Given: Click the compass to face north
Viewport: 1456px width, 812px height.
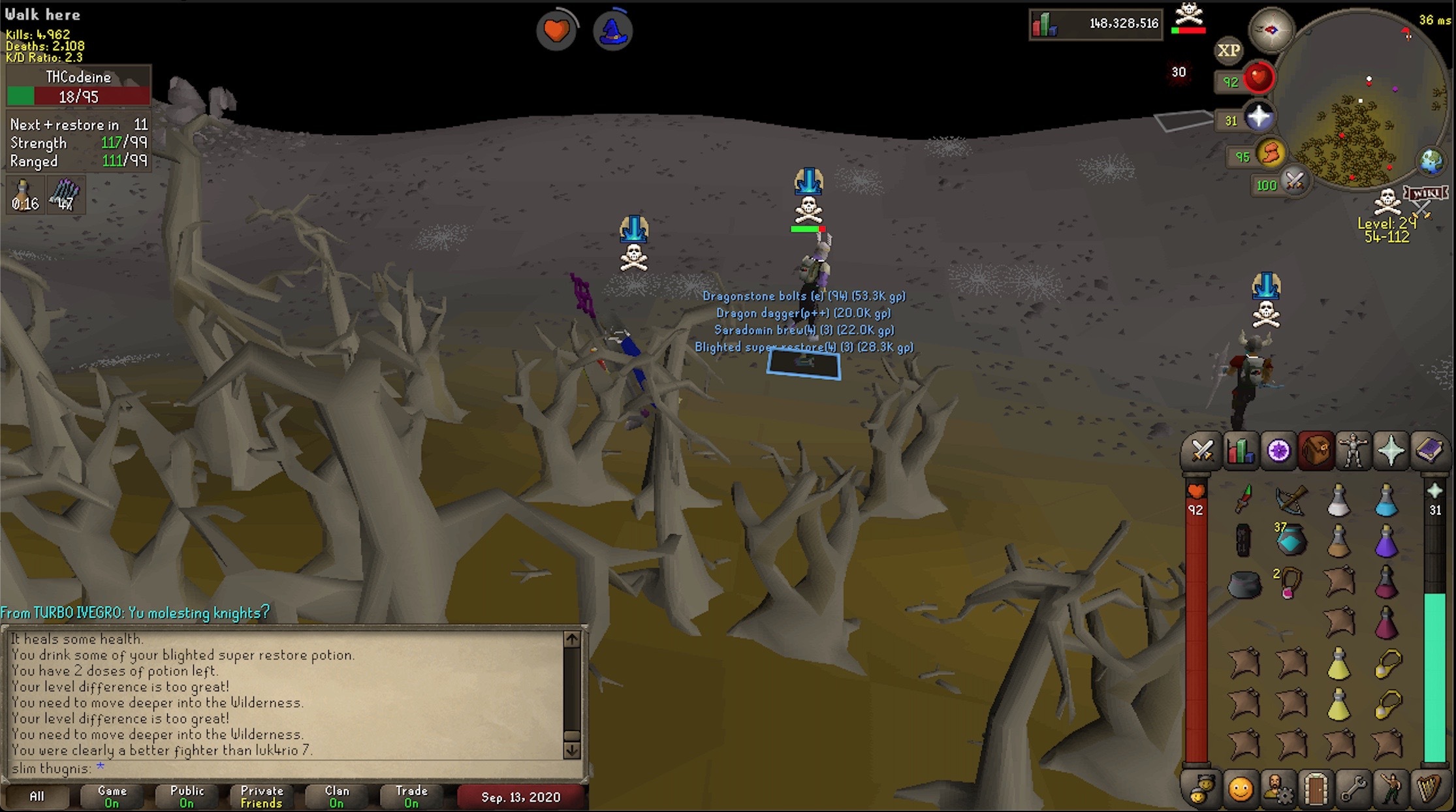Looking at the screenshot, I should [x=1271, y=30].
